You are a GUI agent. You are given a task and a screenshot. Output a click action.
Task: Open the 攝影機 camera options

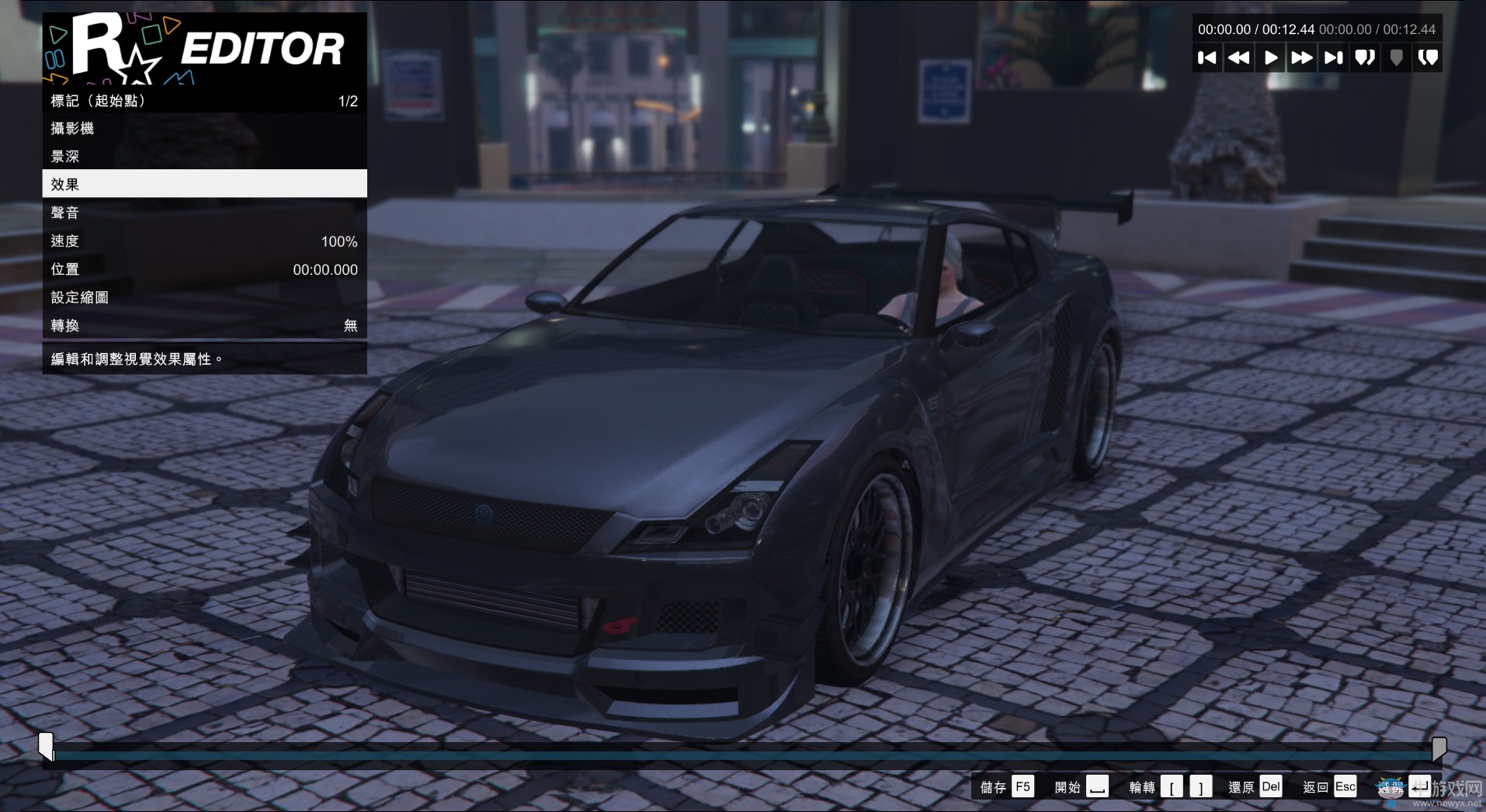(204, 127)
